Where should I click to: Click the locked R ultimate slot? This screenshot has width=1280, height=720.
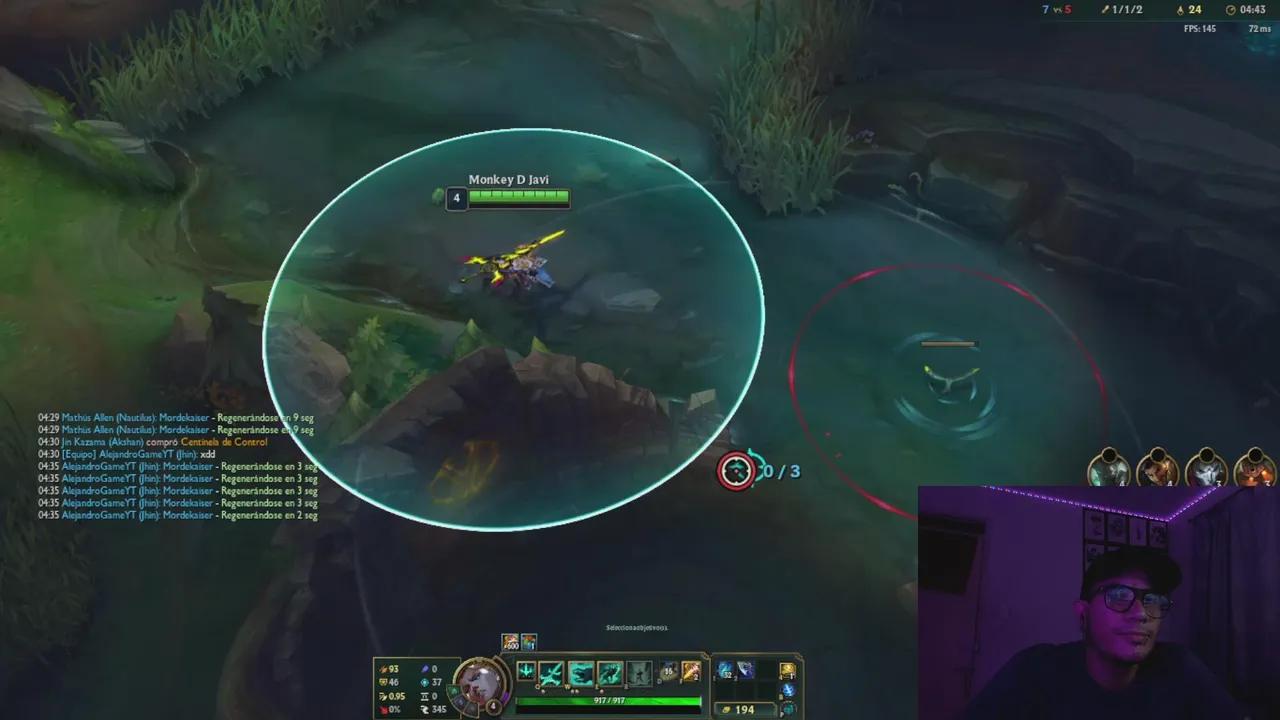pyautogui.click(x=640, y=672)
